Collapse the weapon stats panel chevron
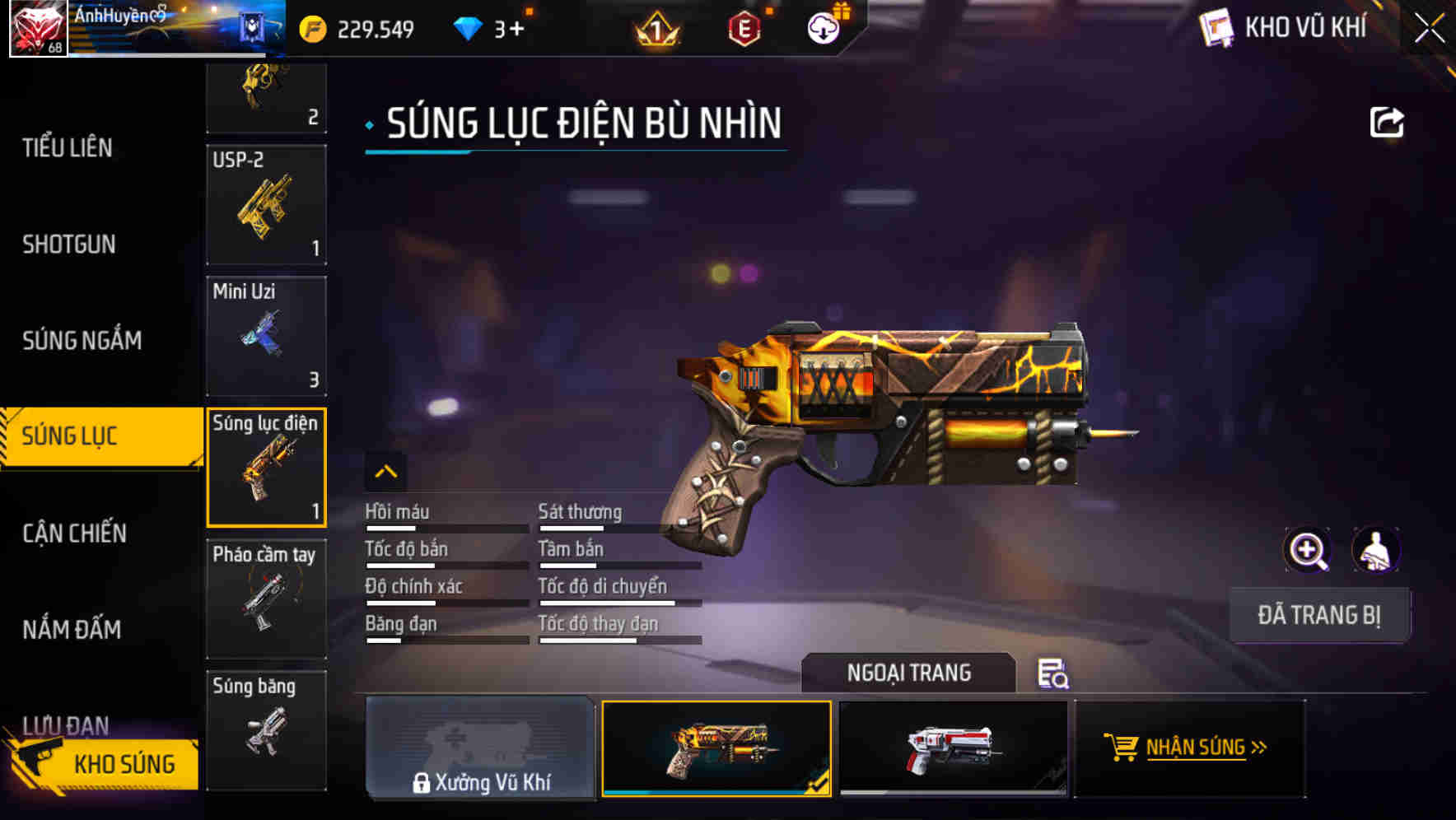The width and height of the screenshot is (1456, 820). coord(385,472)
